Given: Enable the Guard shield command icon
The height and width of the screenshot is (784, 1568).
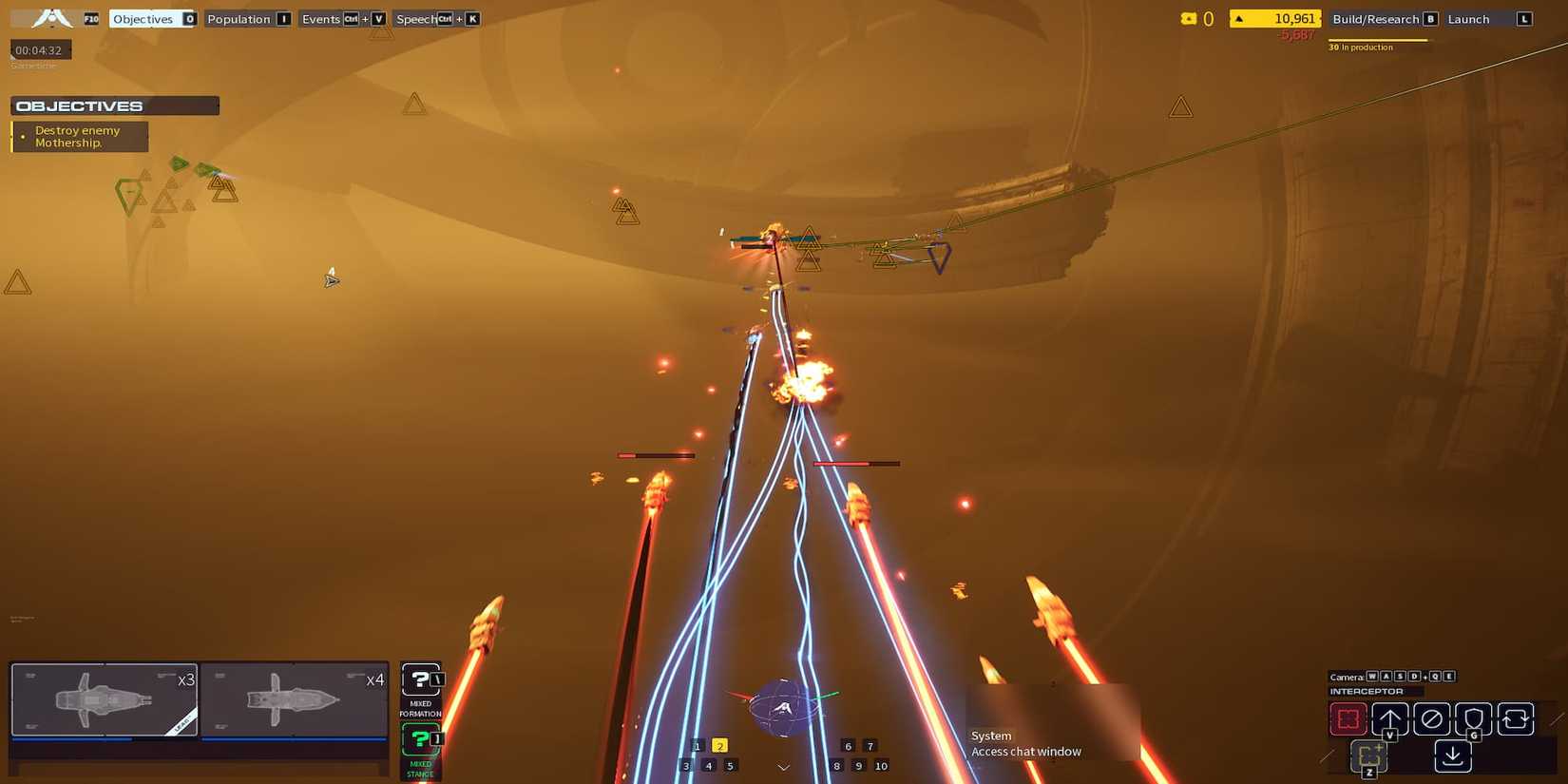Looking at the screenshot, I should pos(1474,719).
